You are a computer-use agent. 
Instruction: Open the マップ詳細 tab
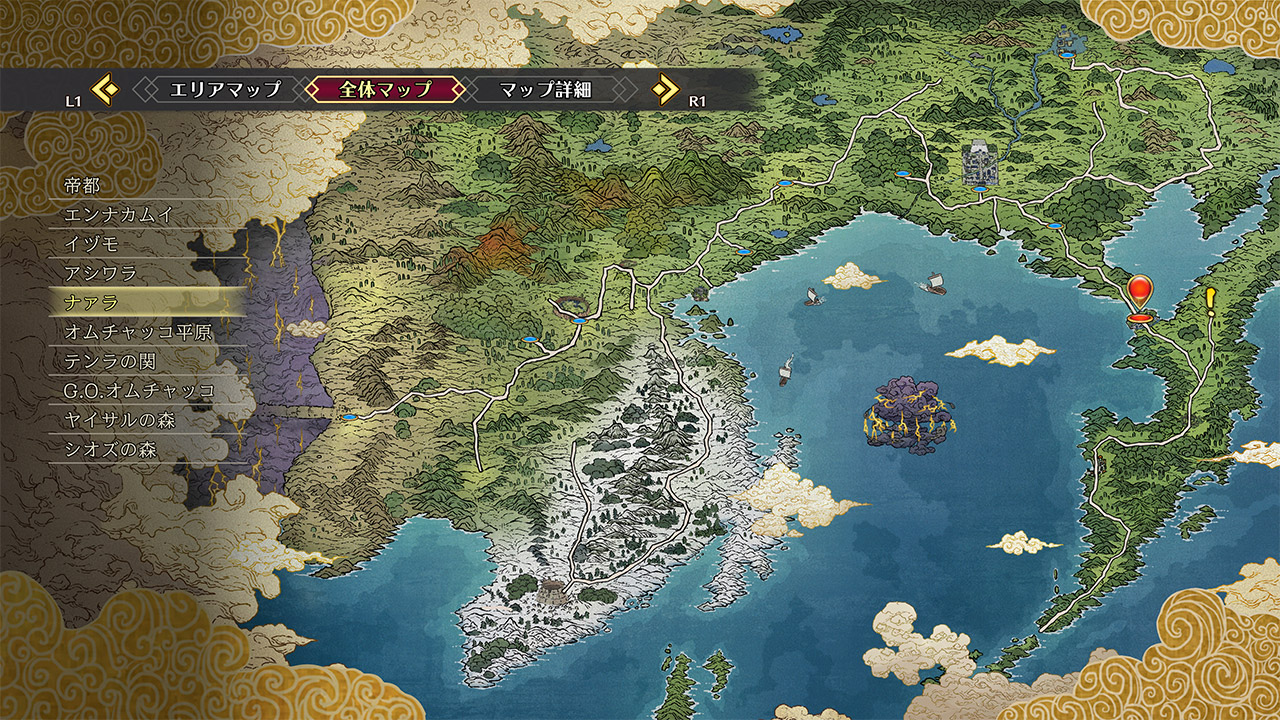(545, 89)
